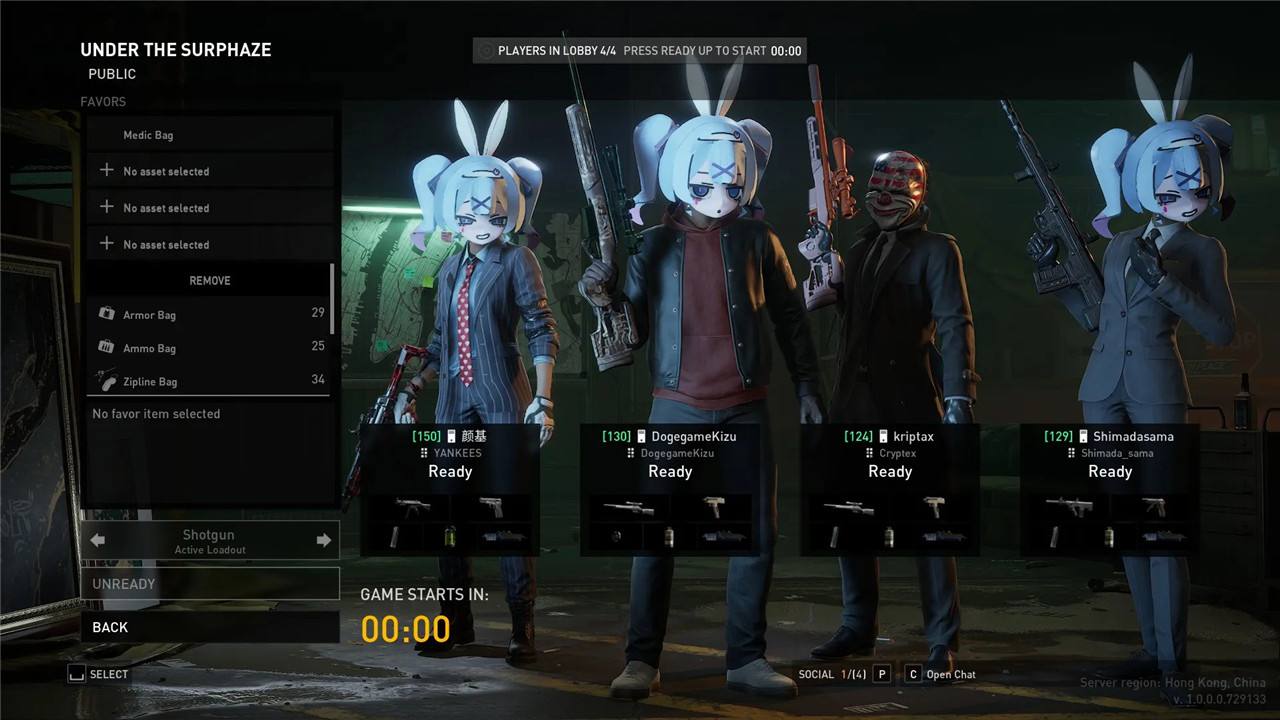Screen dimensions: 1280x720
Task: Switch to the previous loadout with left arrow
Action: coord(98,541)
